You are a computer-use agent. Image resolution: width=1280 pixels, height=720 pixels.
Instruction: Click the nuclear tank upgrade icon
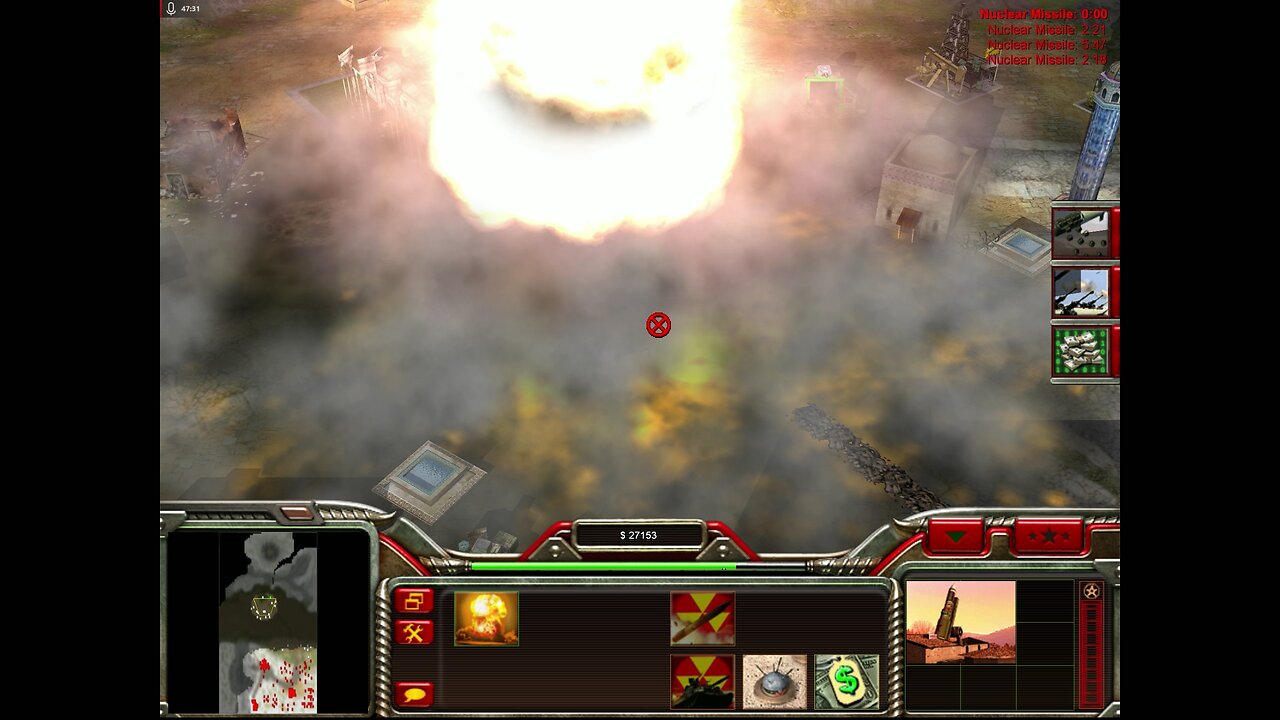(x=703, y=683)
